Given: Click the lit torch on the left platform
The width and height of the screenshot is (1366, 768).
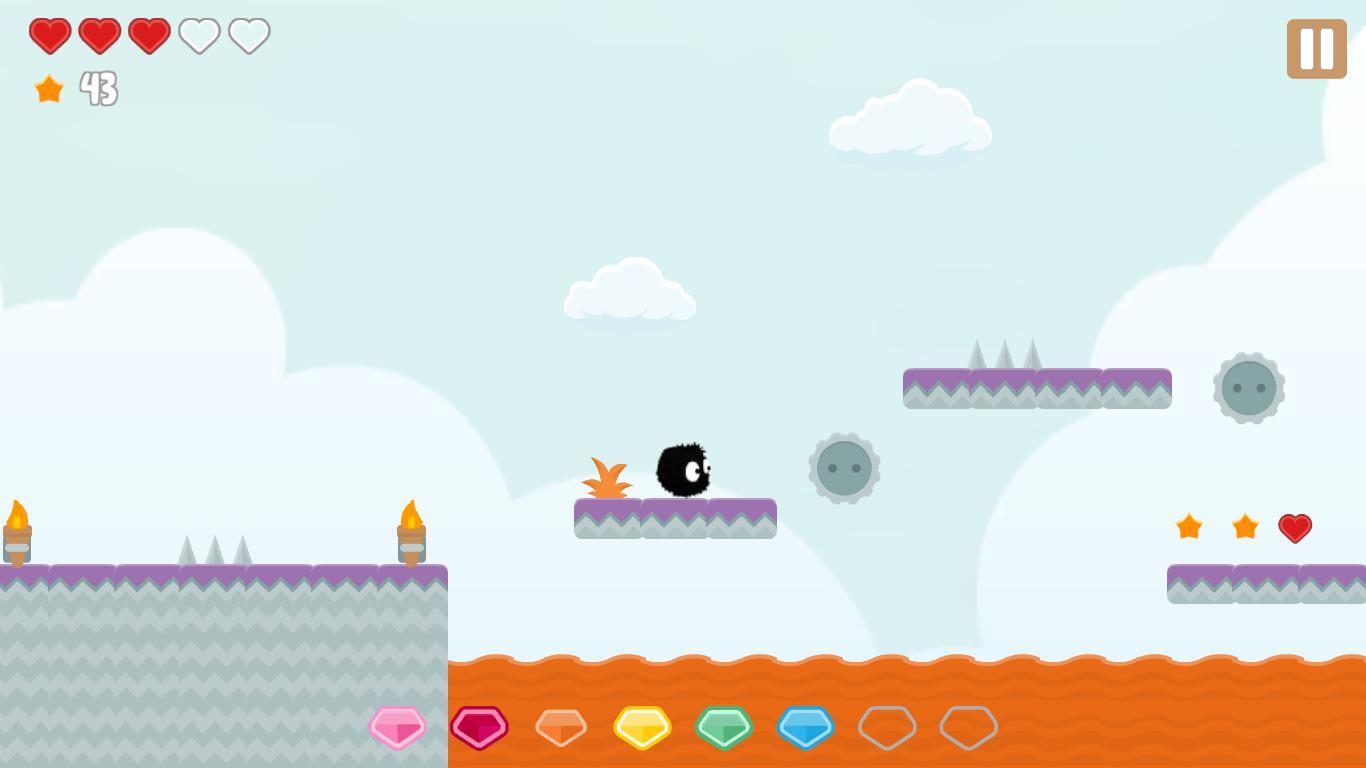Looking at the screenshot, I should coord(16,530).
